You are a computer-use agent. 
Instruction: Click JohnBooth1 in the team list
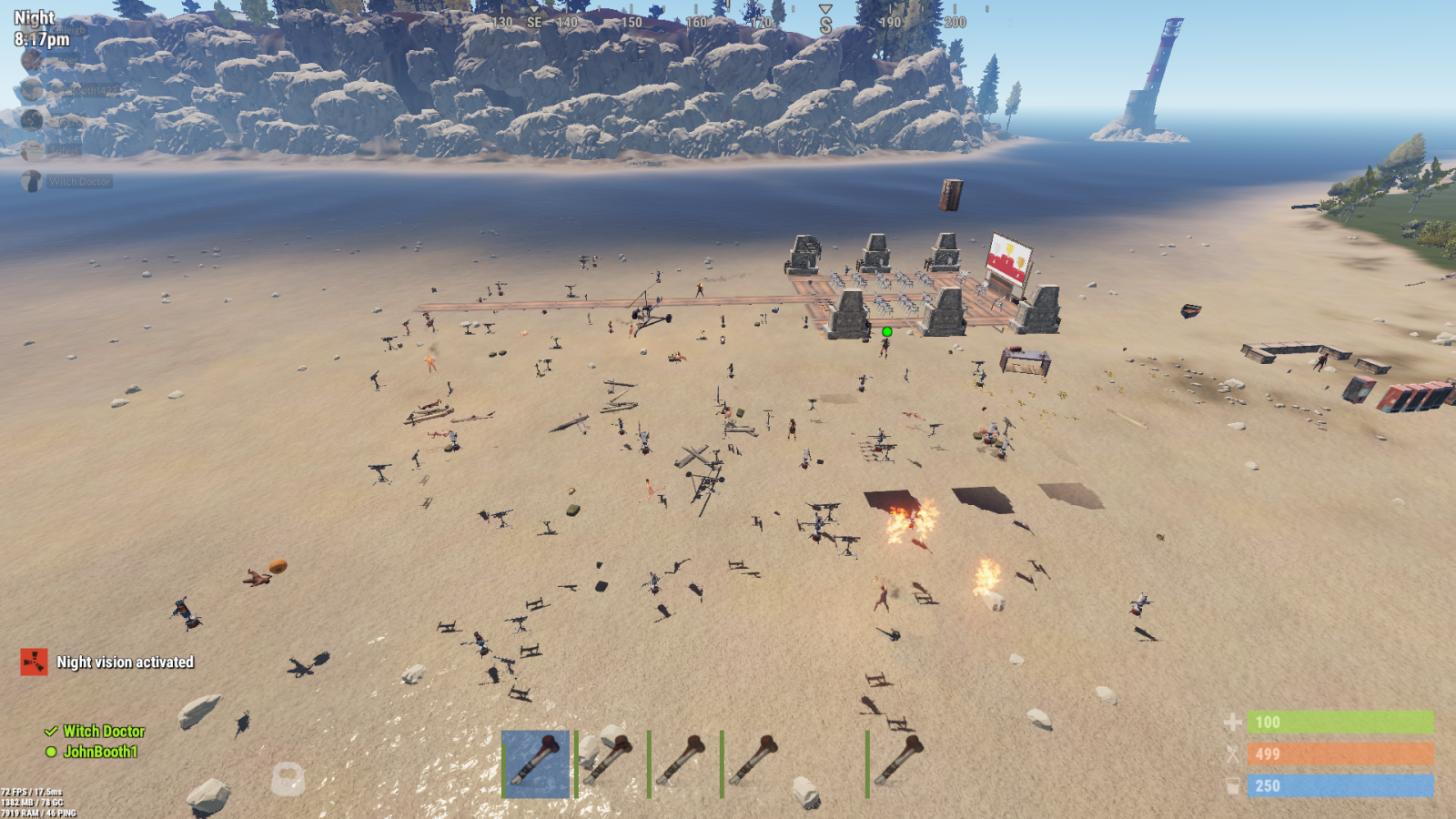coord(100,752)
